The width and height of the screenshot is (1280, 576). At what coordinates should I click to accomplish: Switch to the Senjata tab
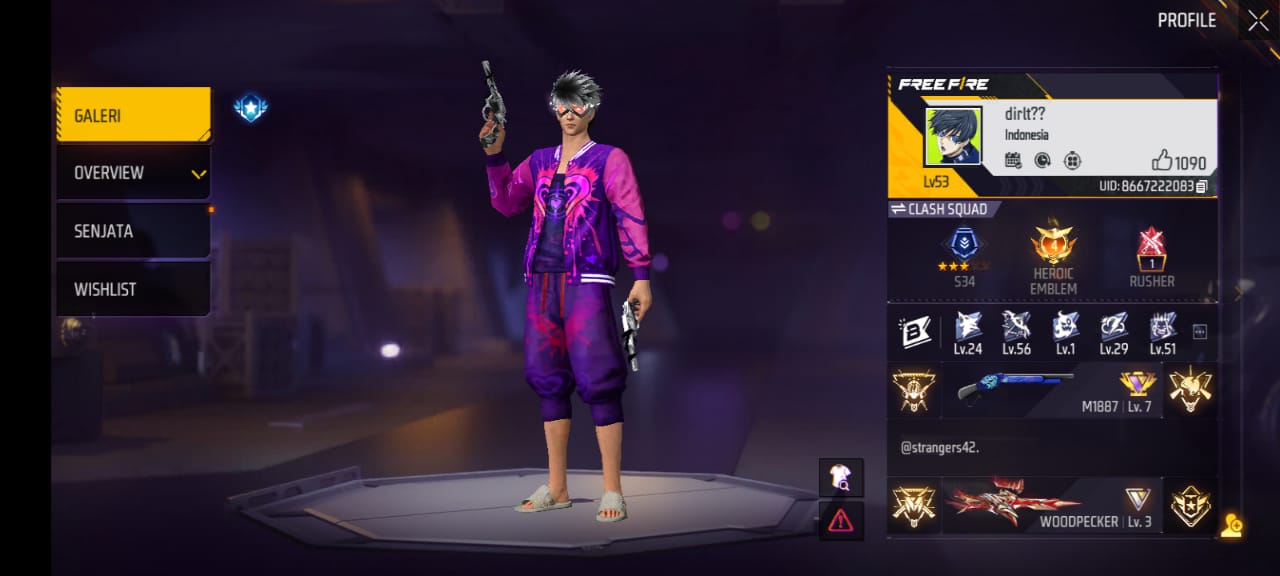coord(133,231)
